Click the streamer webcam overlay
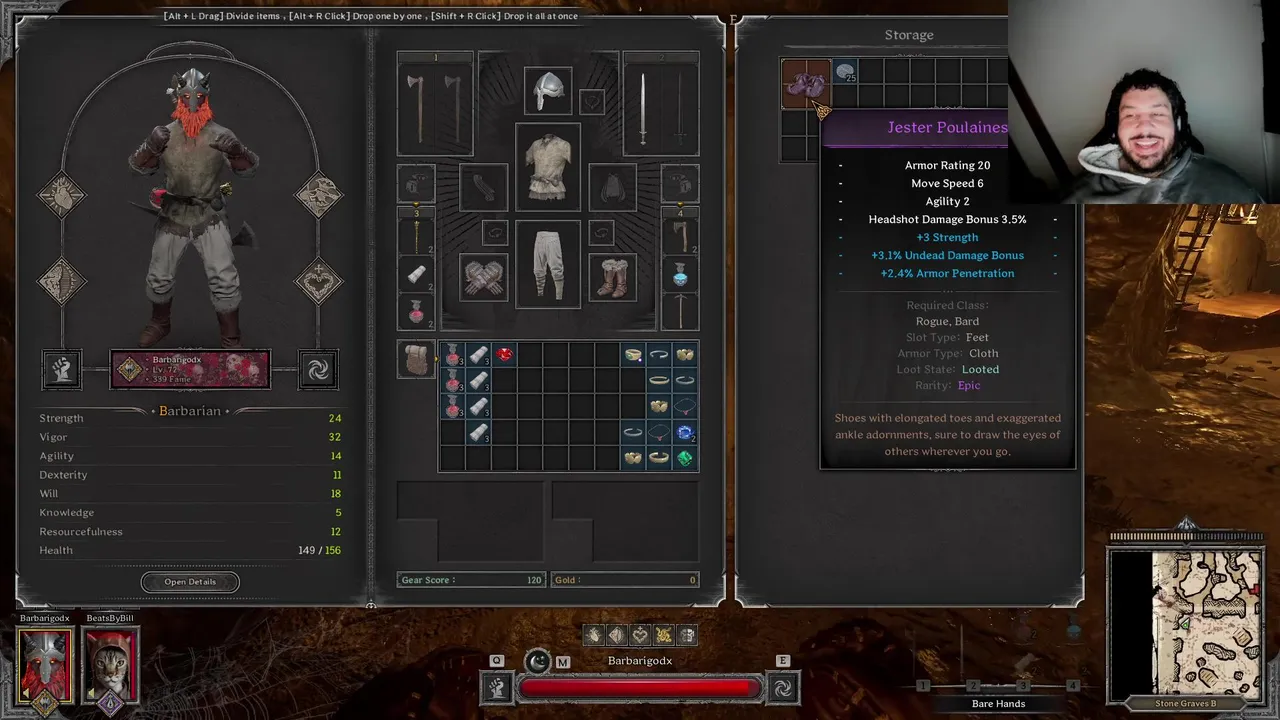 1143,100
